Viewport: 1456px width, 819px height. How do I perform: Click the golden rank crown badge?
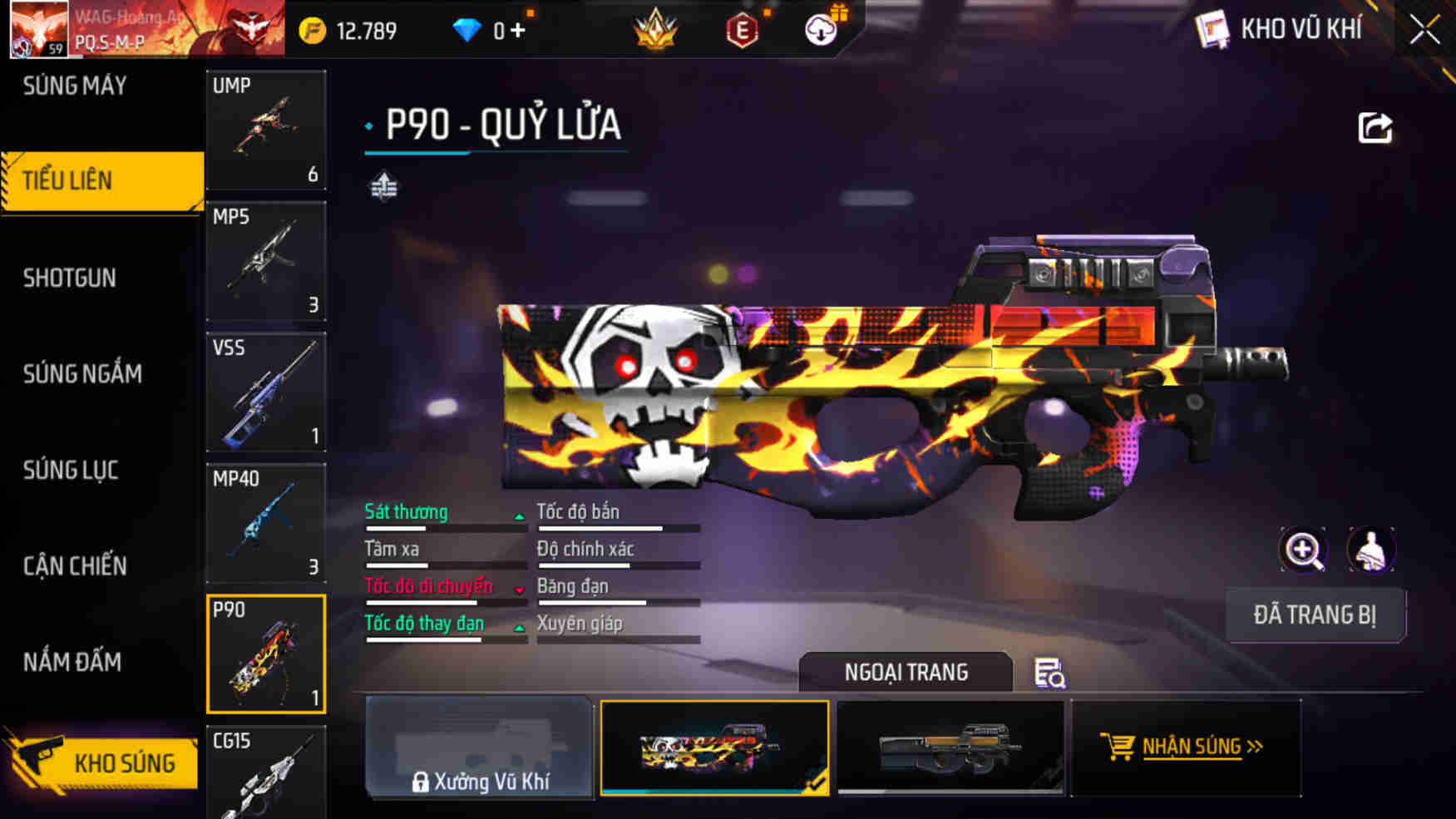pyautogui.click(x=656, y=29)
